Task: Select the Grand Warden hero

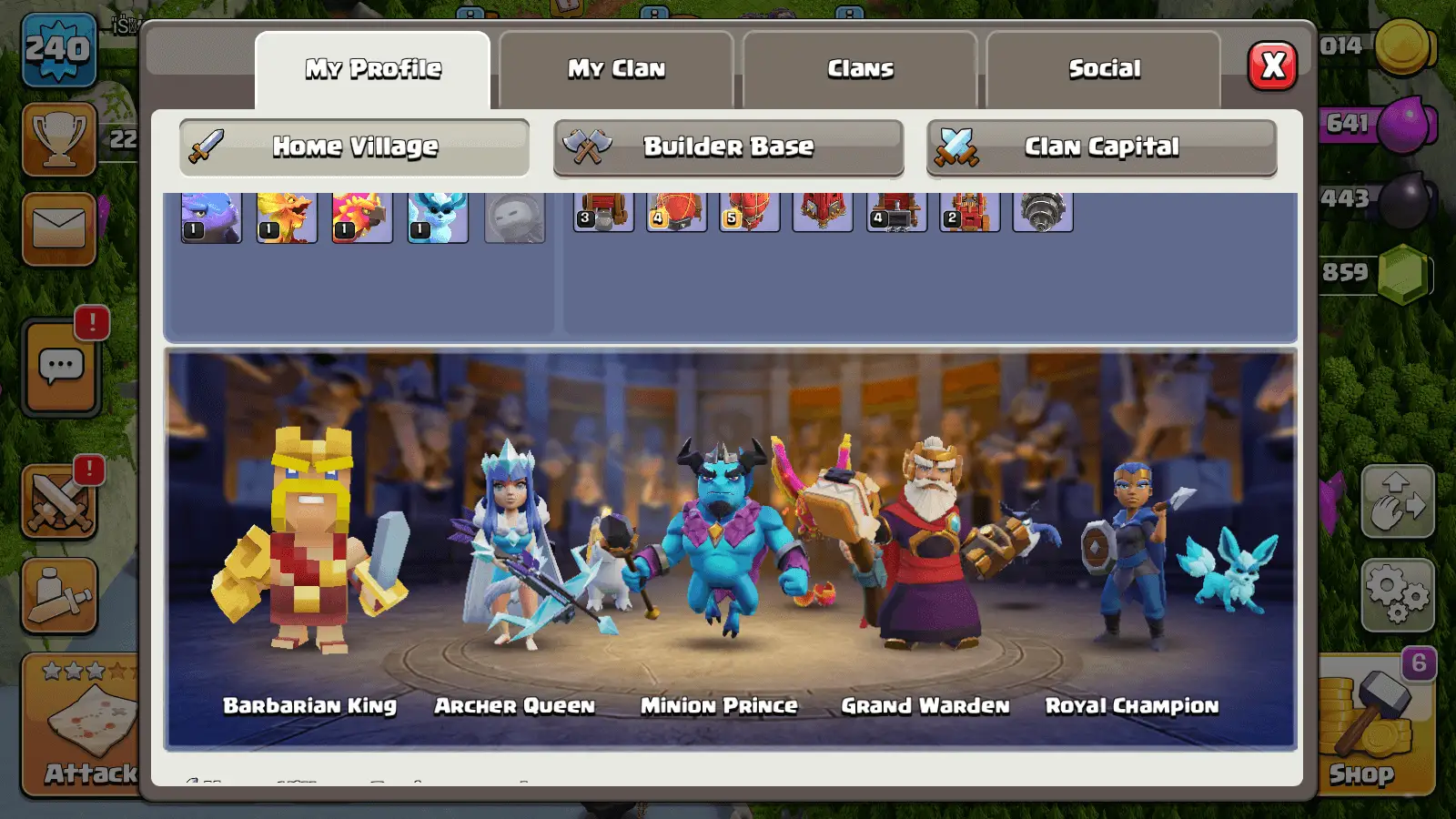Action: (x=925, y=546)
